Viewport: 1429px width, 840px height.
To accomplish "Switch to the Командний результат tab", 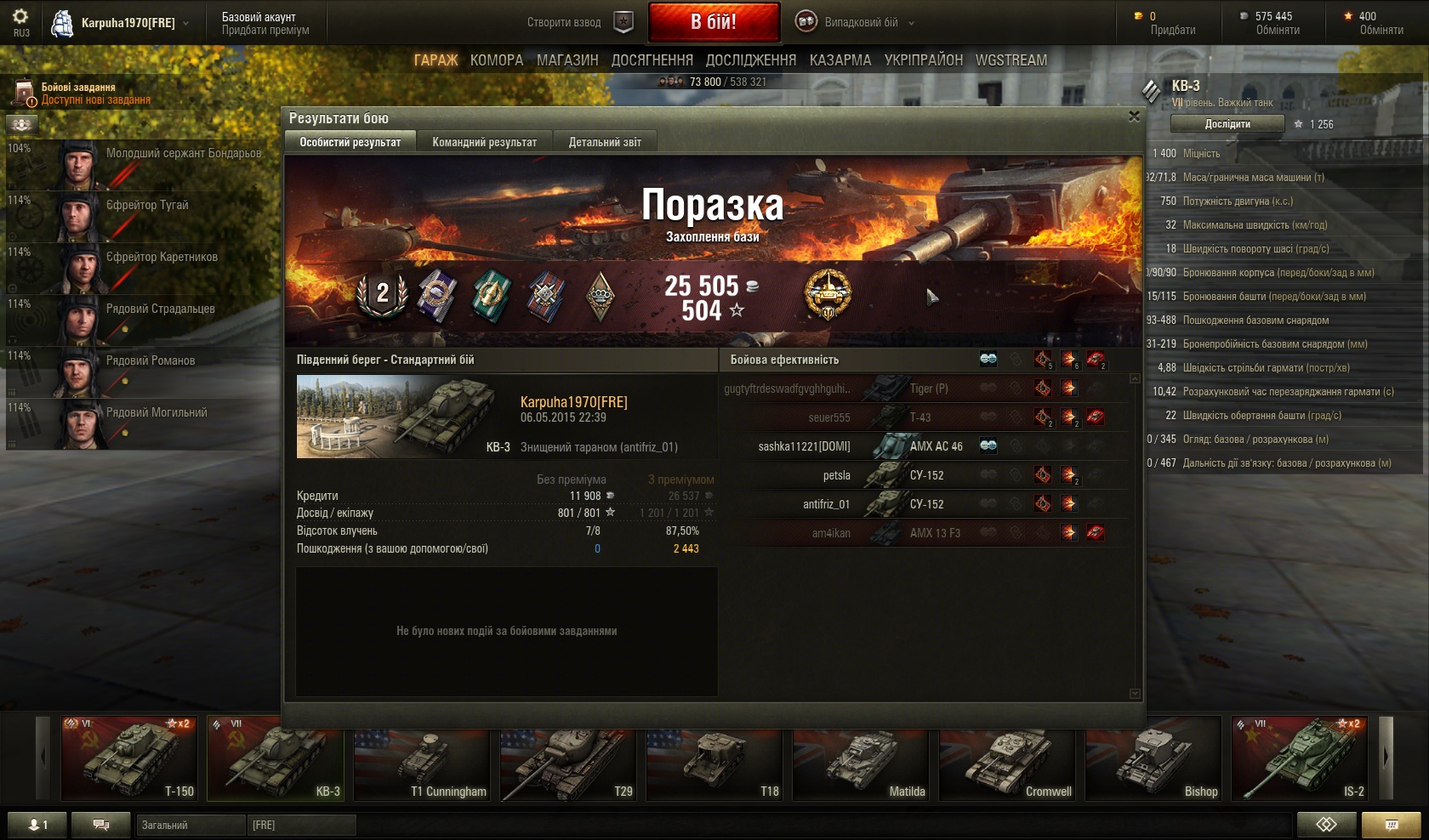I will click(484, 142).
